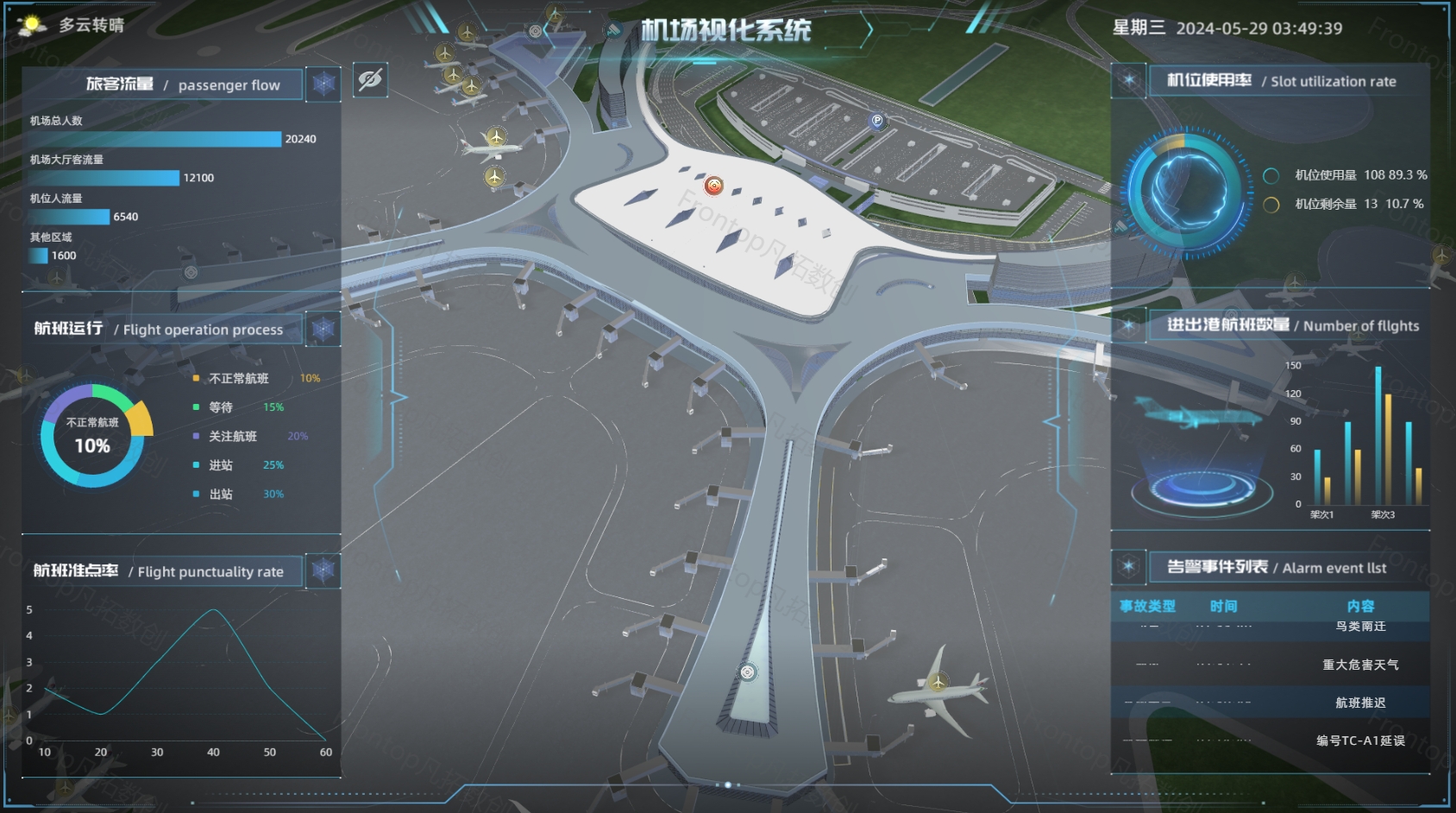This screenshot has height=813, width=1456.
Task: Select the Flight punctuality rate panel icon
Action: [x=323, y=570]
